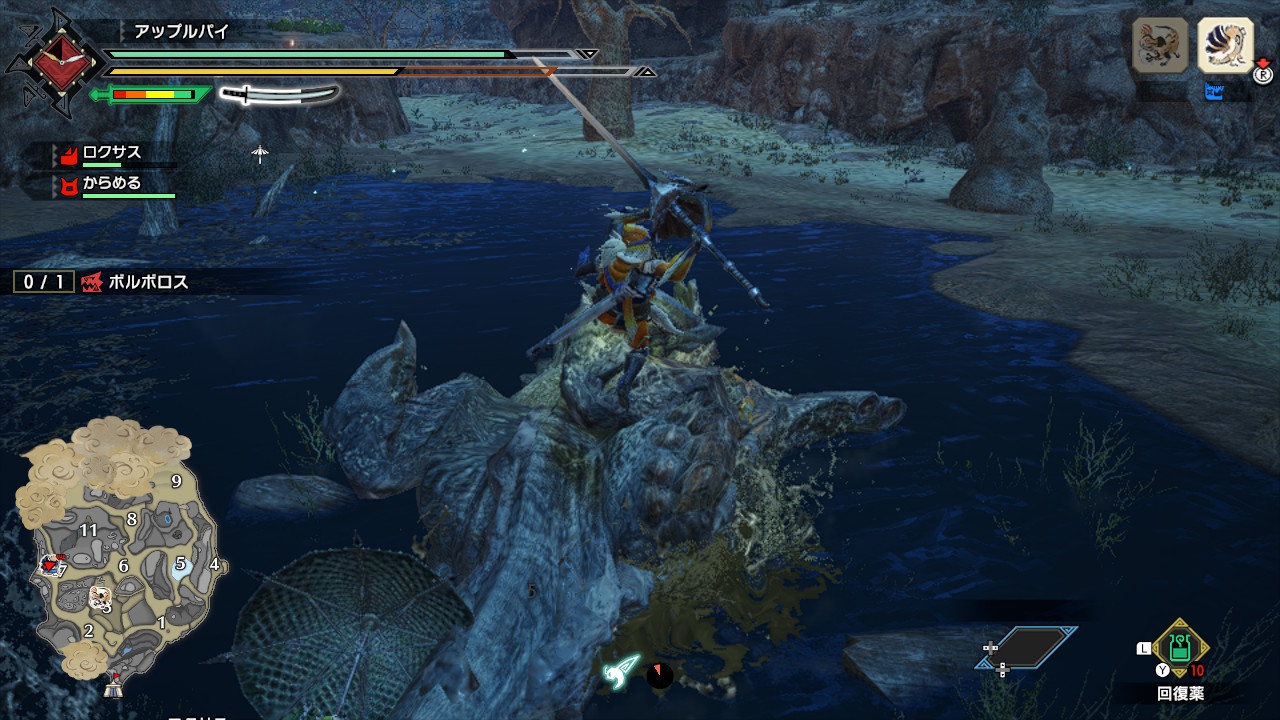Click the white crested monster icon
The image size is (1280, 720).
1225,44
